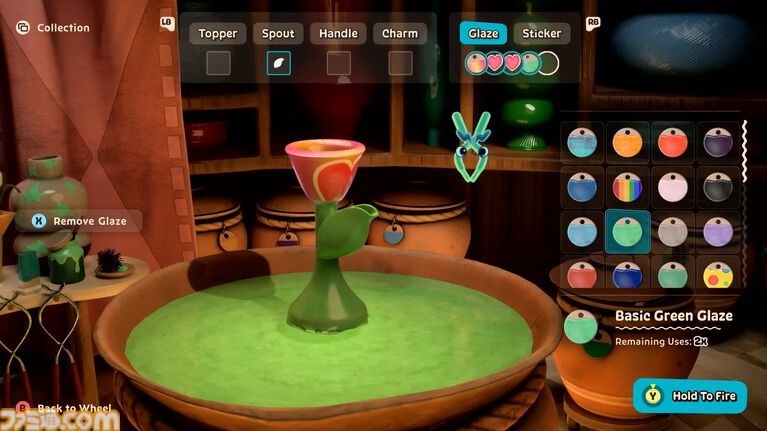Remove the applied glaze

pos(78,221)
